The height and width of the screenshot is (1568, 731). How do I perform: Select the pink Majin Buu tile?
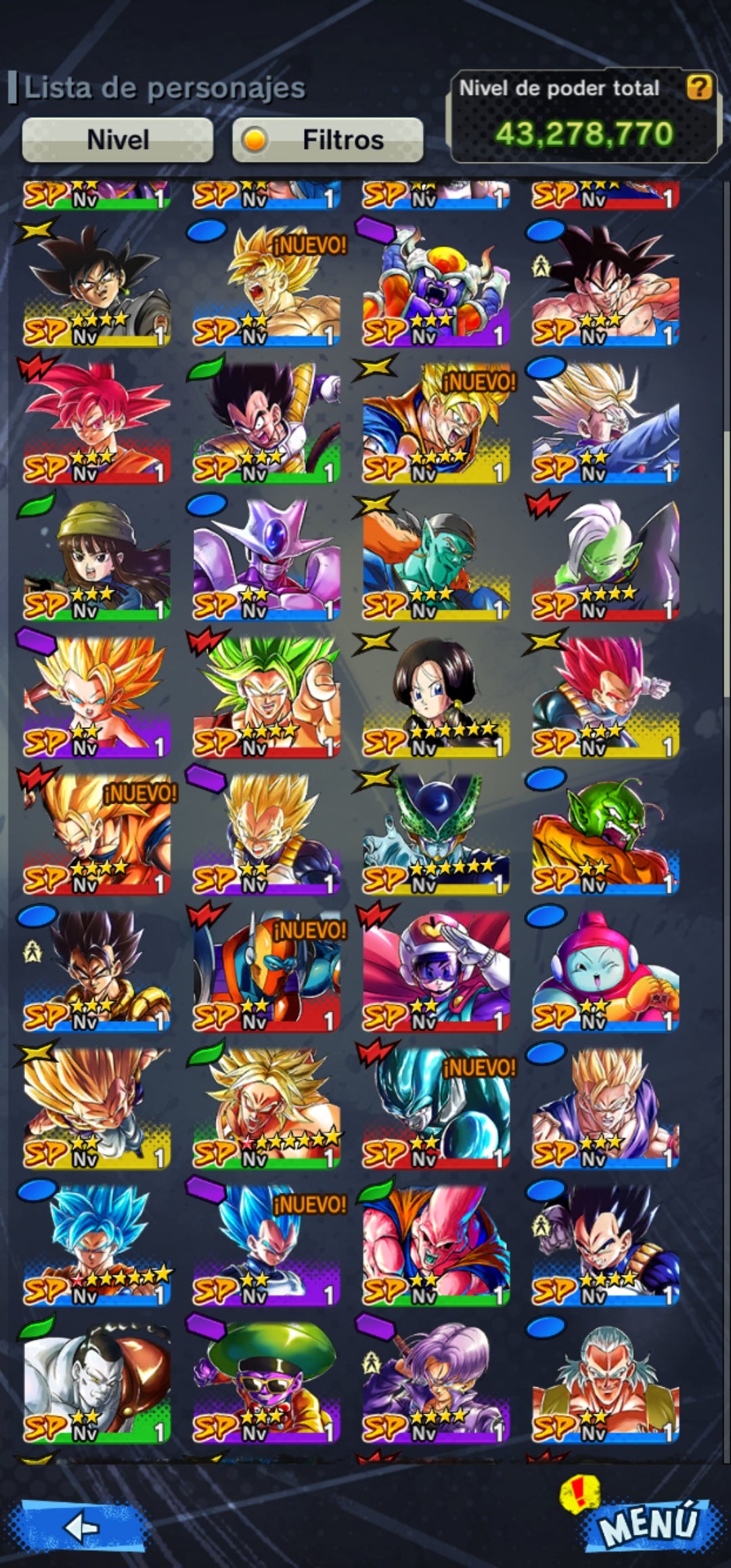tap(436, 1244)
